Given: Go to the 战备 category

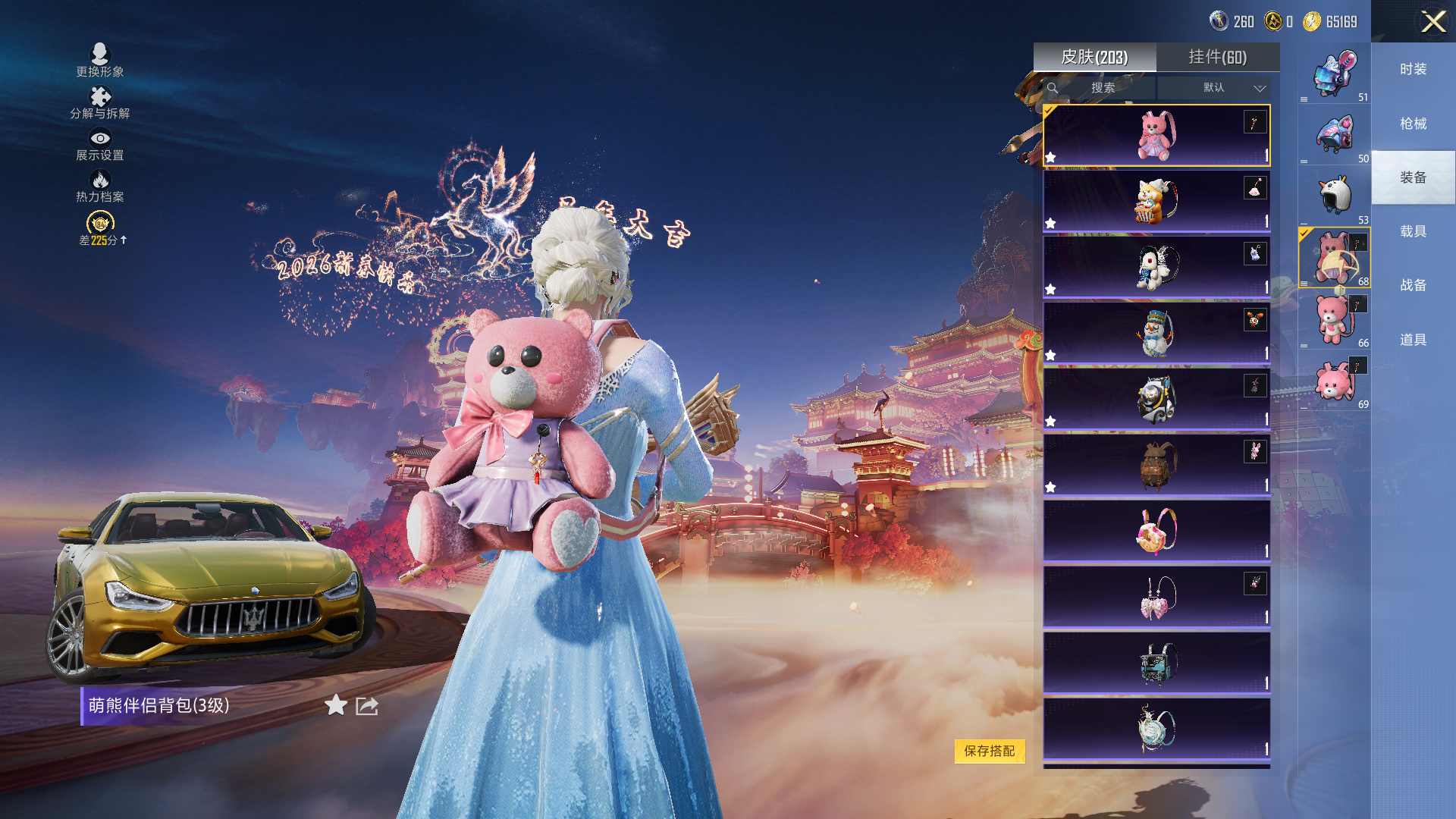Looking at the screenshot, I should click(1413, 285).
